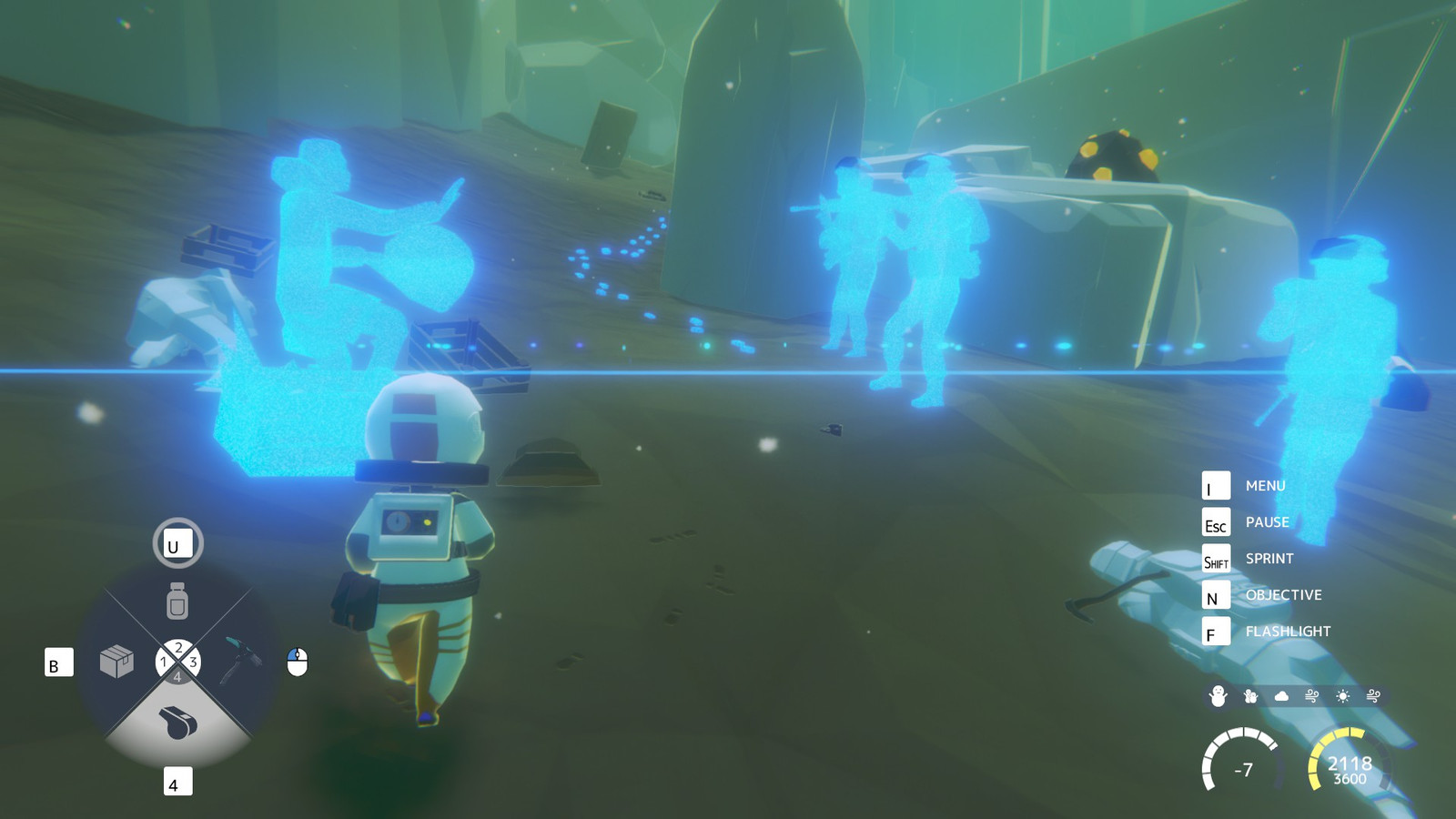Open slot 4 via the key badge below the wheel
This screenshot has width=1456, height=819.
coord(177,781)
